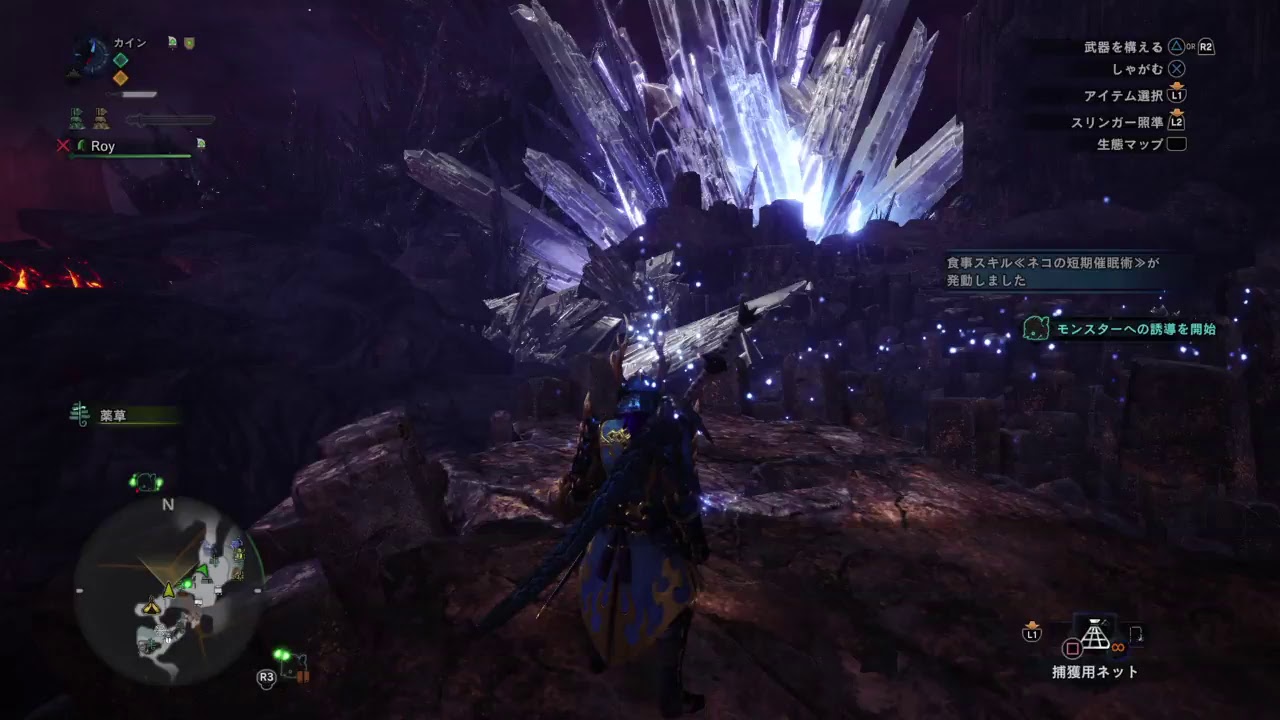Click the guild card flag beside カイン
The image size is (1280, 720).
tap(172, 41)
